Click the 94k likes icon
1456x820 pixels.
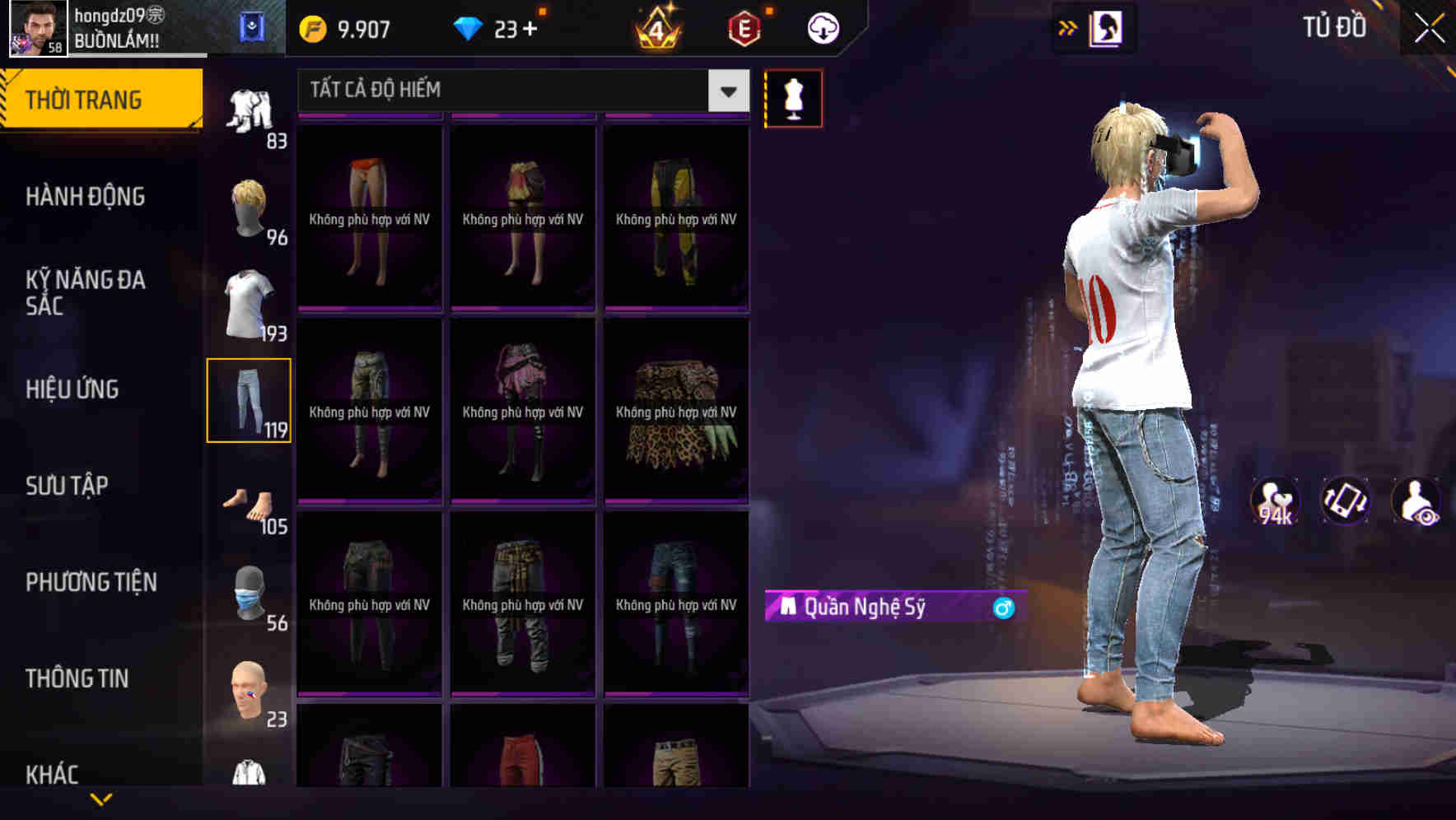(1276, 502)
